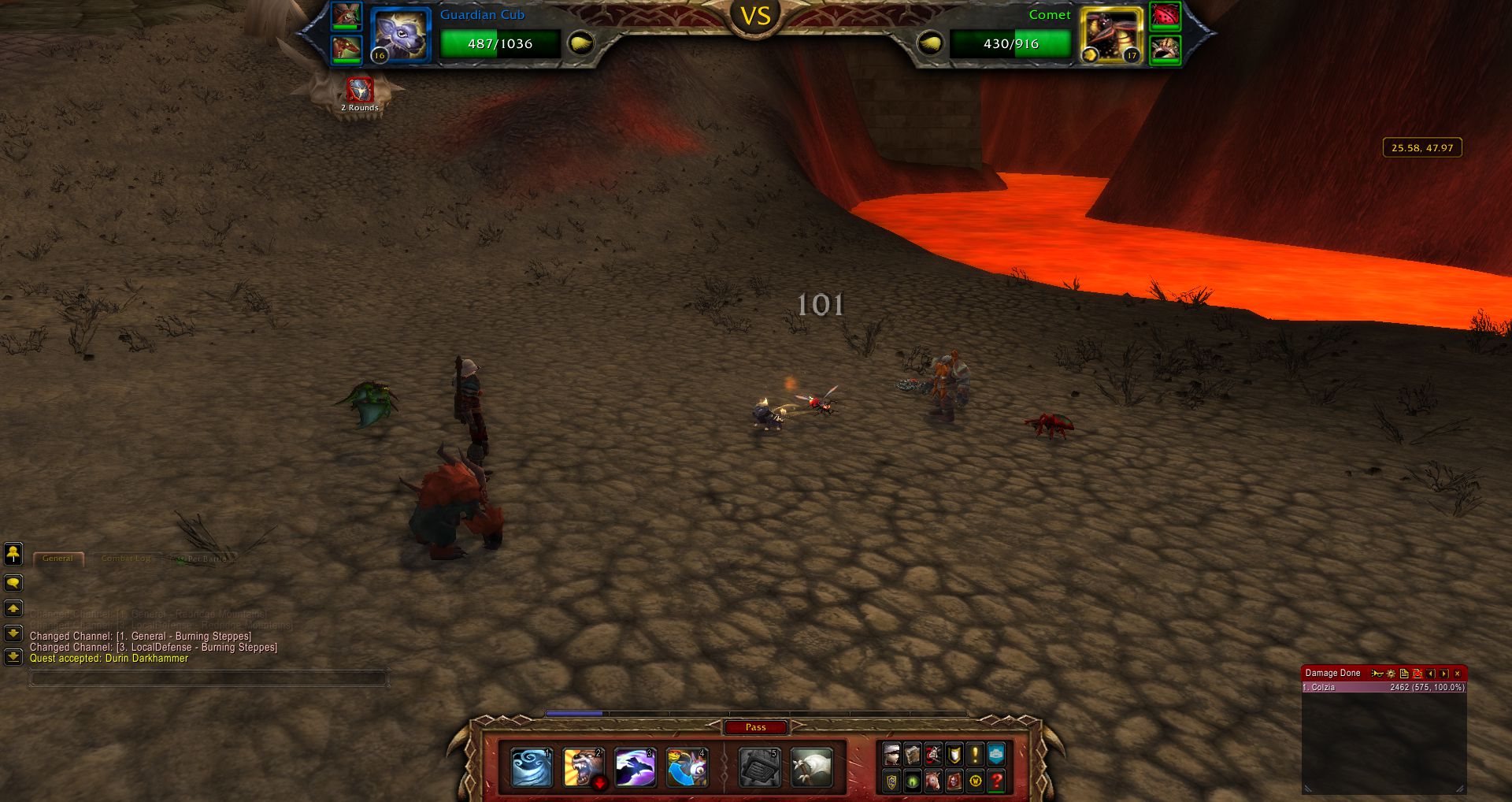
Task: Select the General chat tab
Action: tap(57, 559)
